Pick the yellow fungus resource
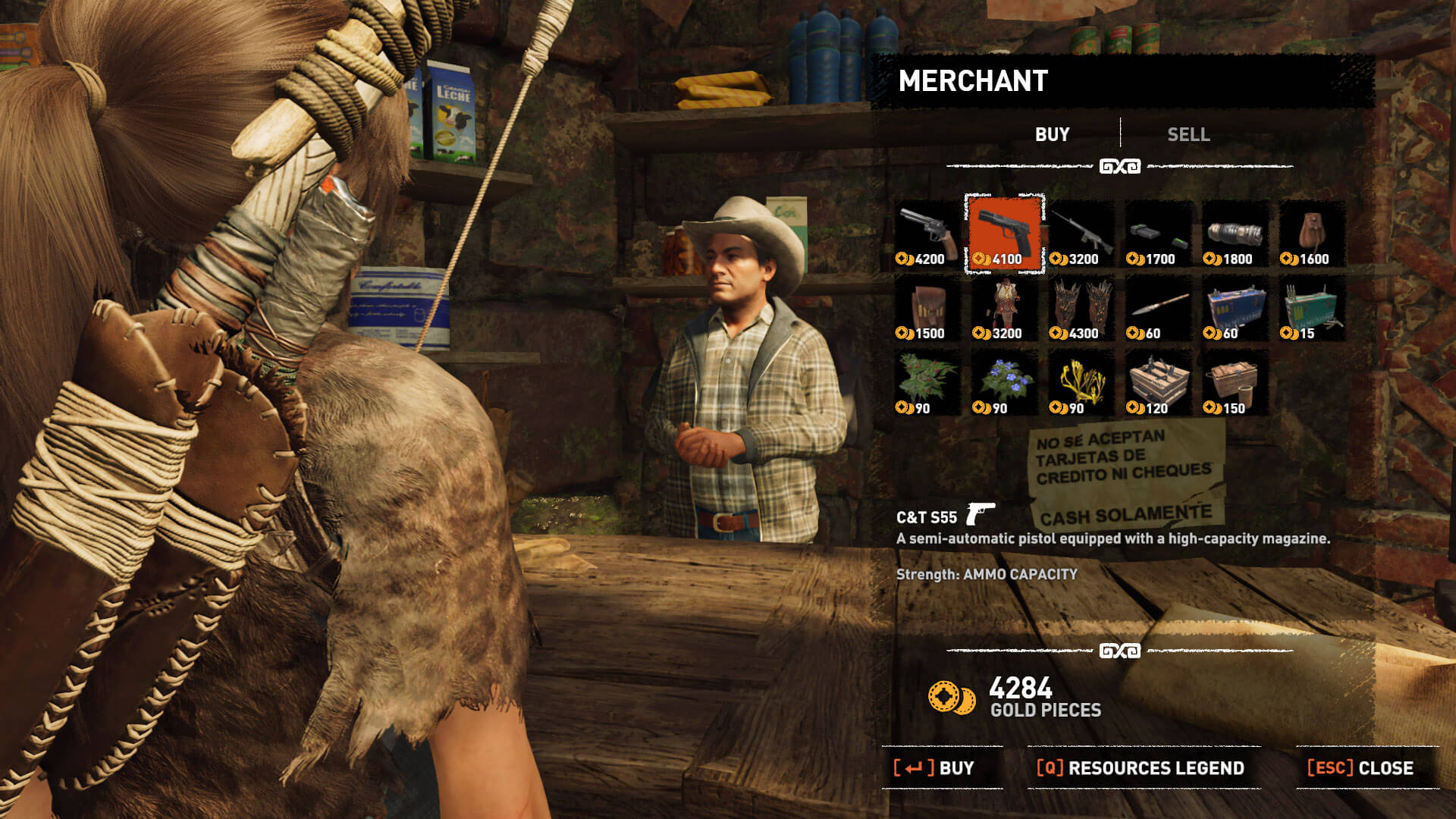The image size is (1456, 819). (x=1081, y=382)
